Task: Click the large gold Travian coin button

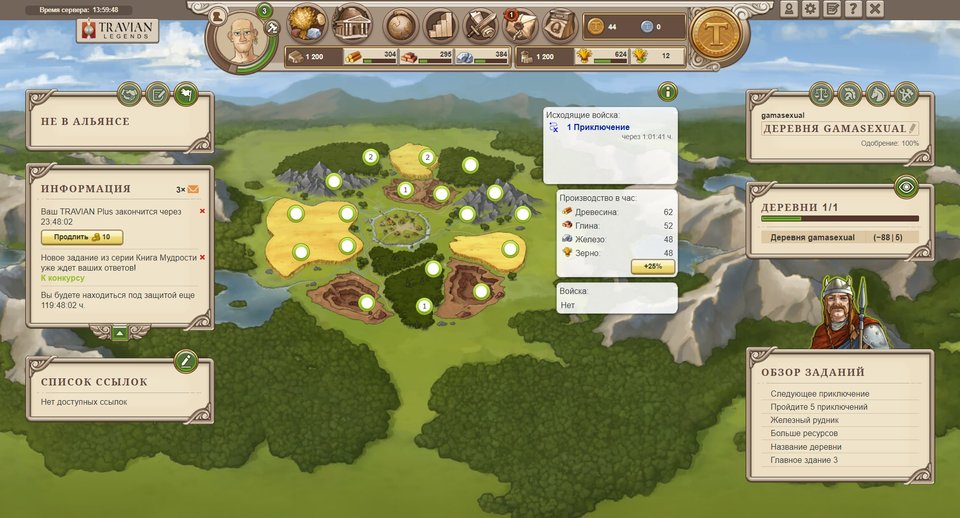Action: pos(716,35)
